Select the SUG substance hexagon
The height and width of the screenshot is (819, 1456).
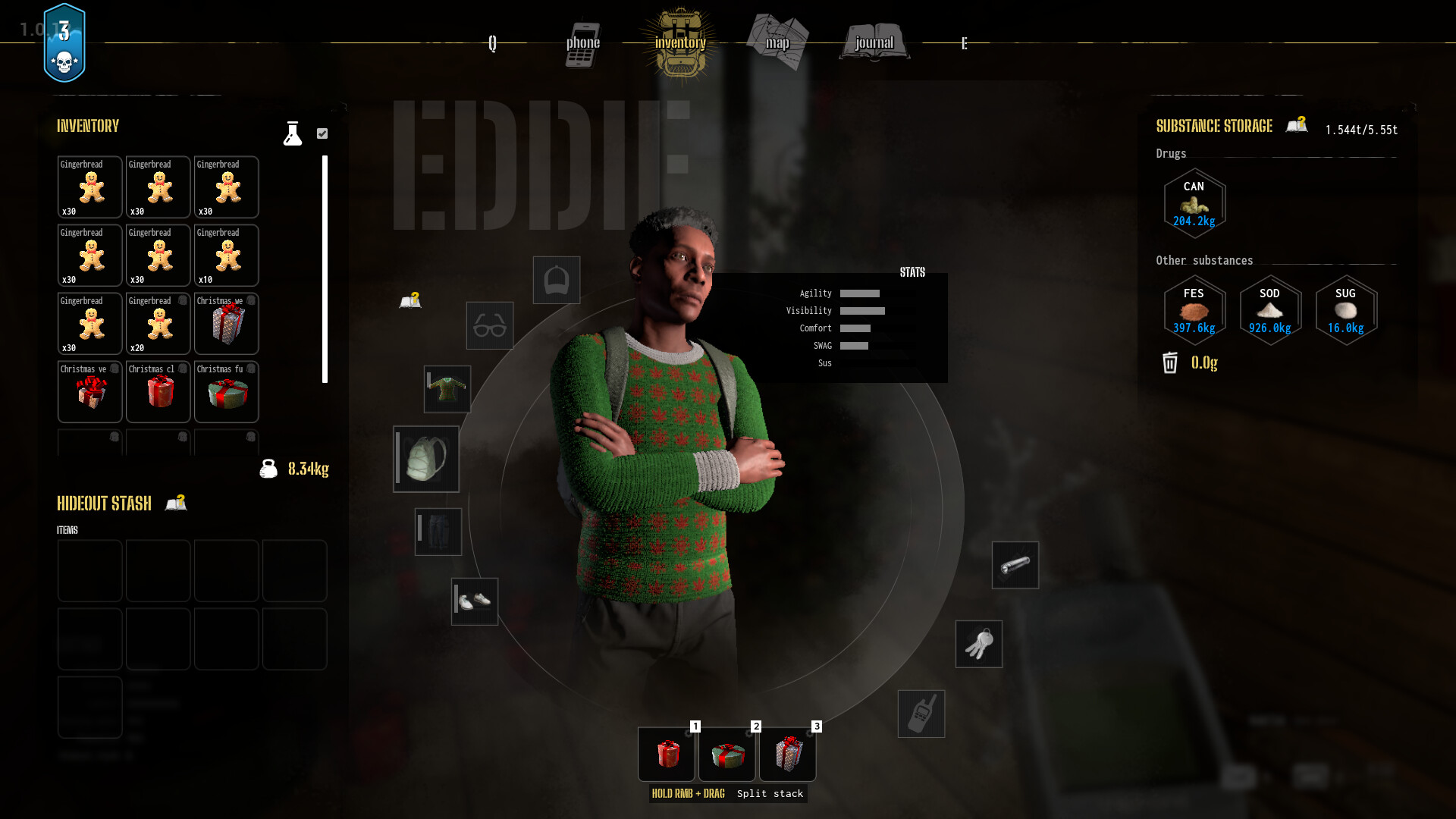1345,311
